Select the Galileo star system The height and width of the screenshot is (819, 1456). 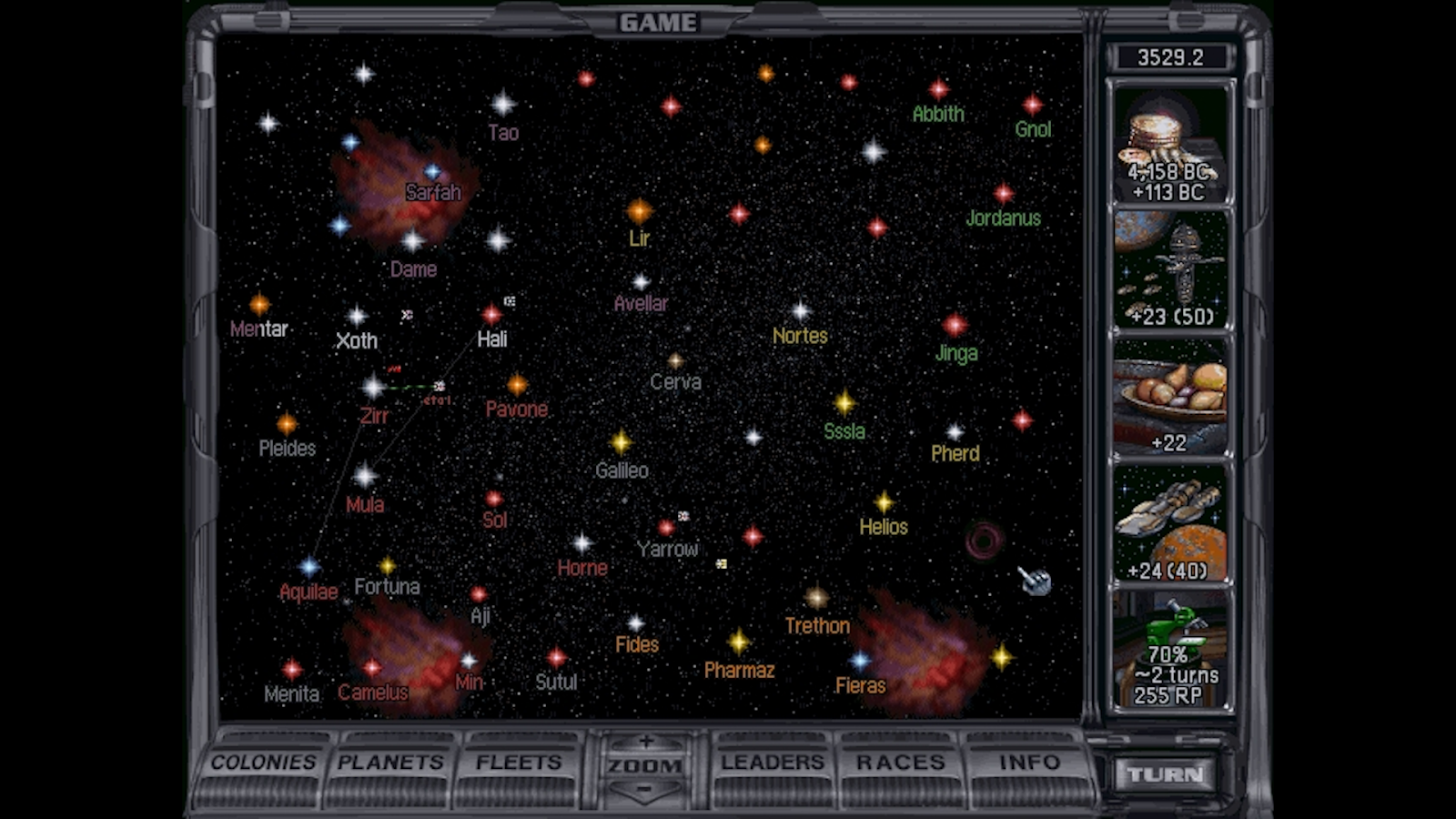click(x=622, y=443)
